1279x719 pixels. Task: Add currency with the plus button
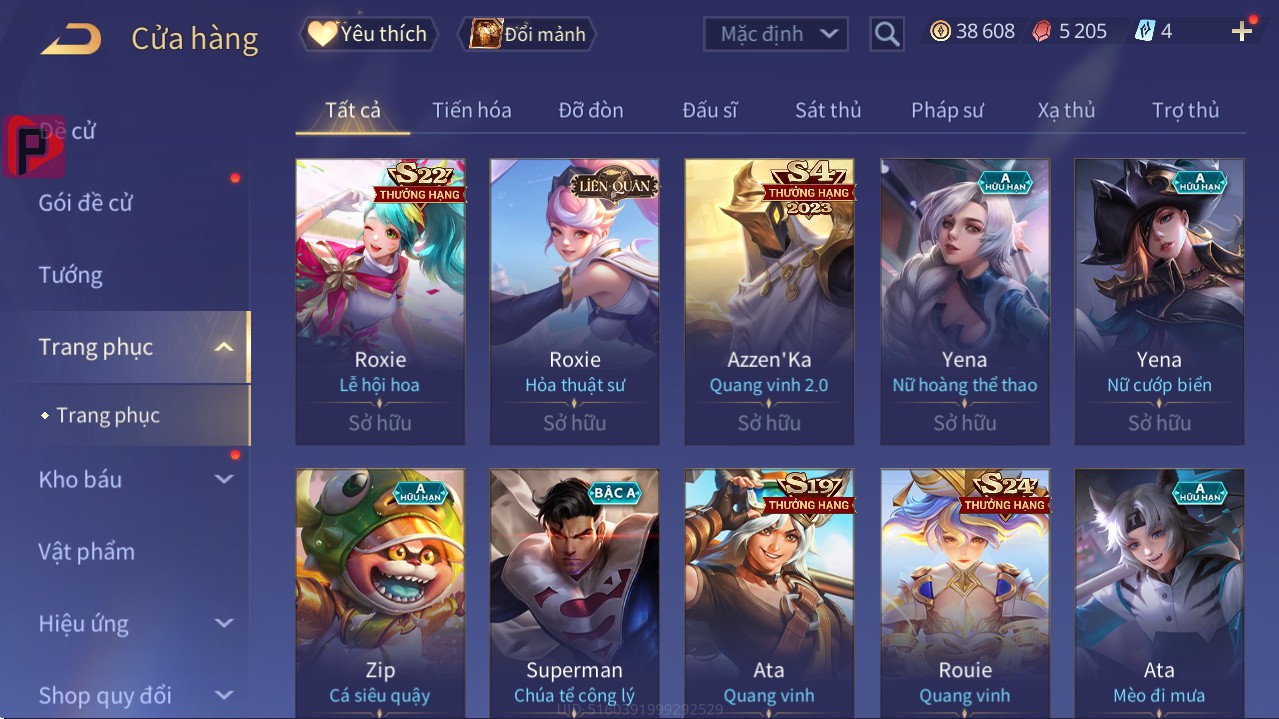click(x=1242, y=31)
